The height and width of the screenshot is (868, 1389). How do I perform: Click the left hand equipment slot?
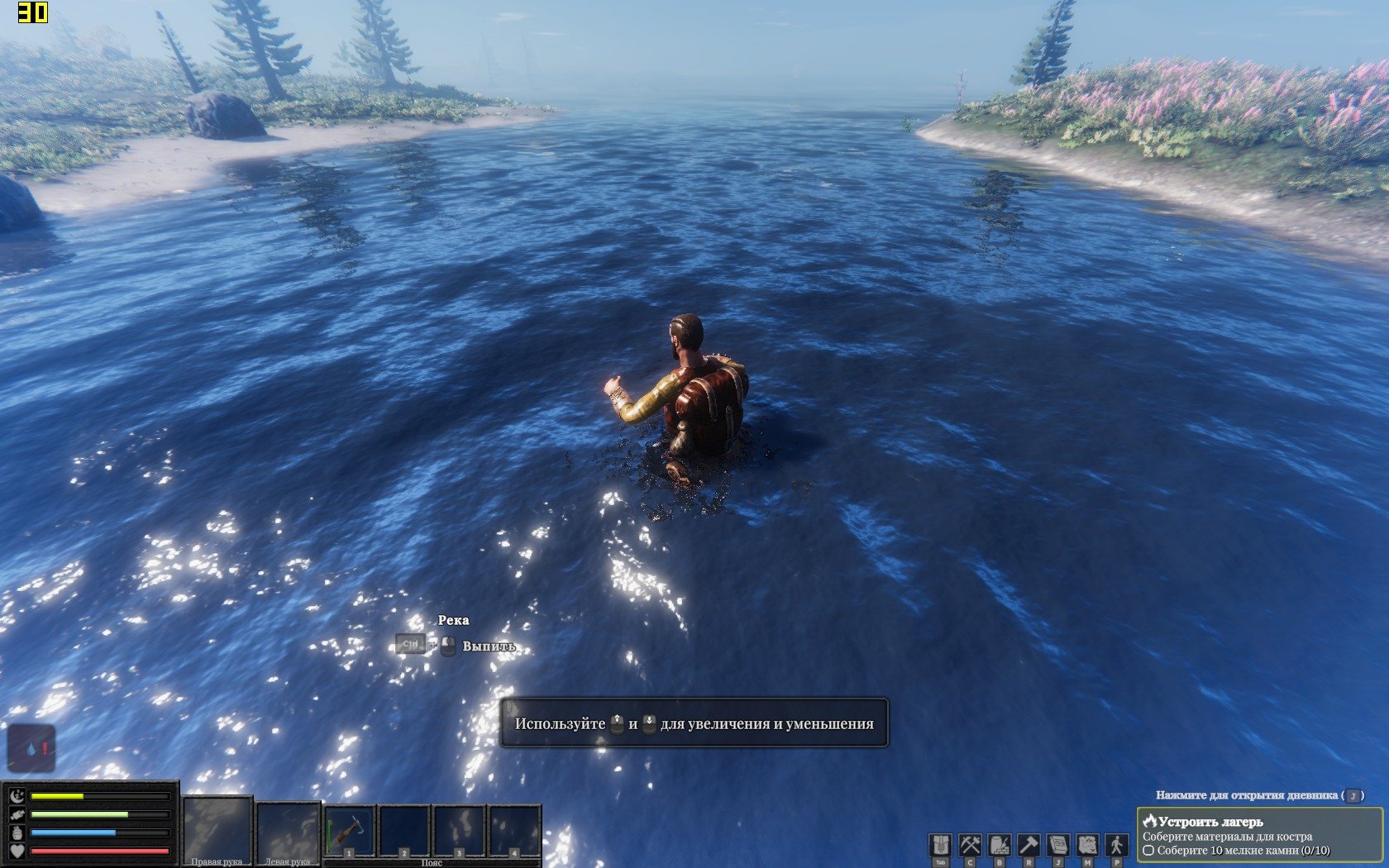tap(288, 832)
